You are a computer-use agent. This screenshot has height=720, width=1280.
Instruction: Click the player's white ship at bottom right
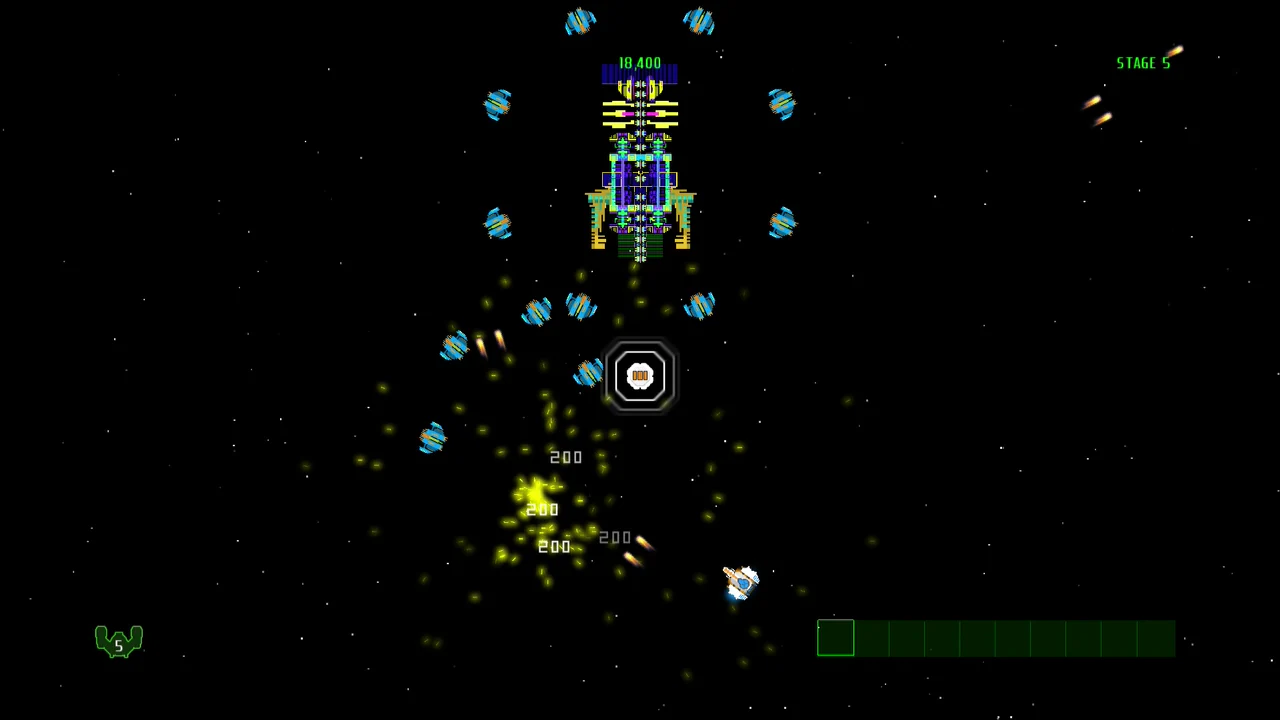point(740,583)
